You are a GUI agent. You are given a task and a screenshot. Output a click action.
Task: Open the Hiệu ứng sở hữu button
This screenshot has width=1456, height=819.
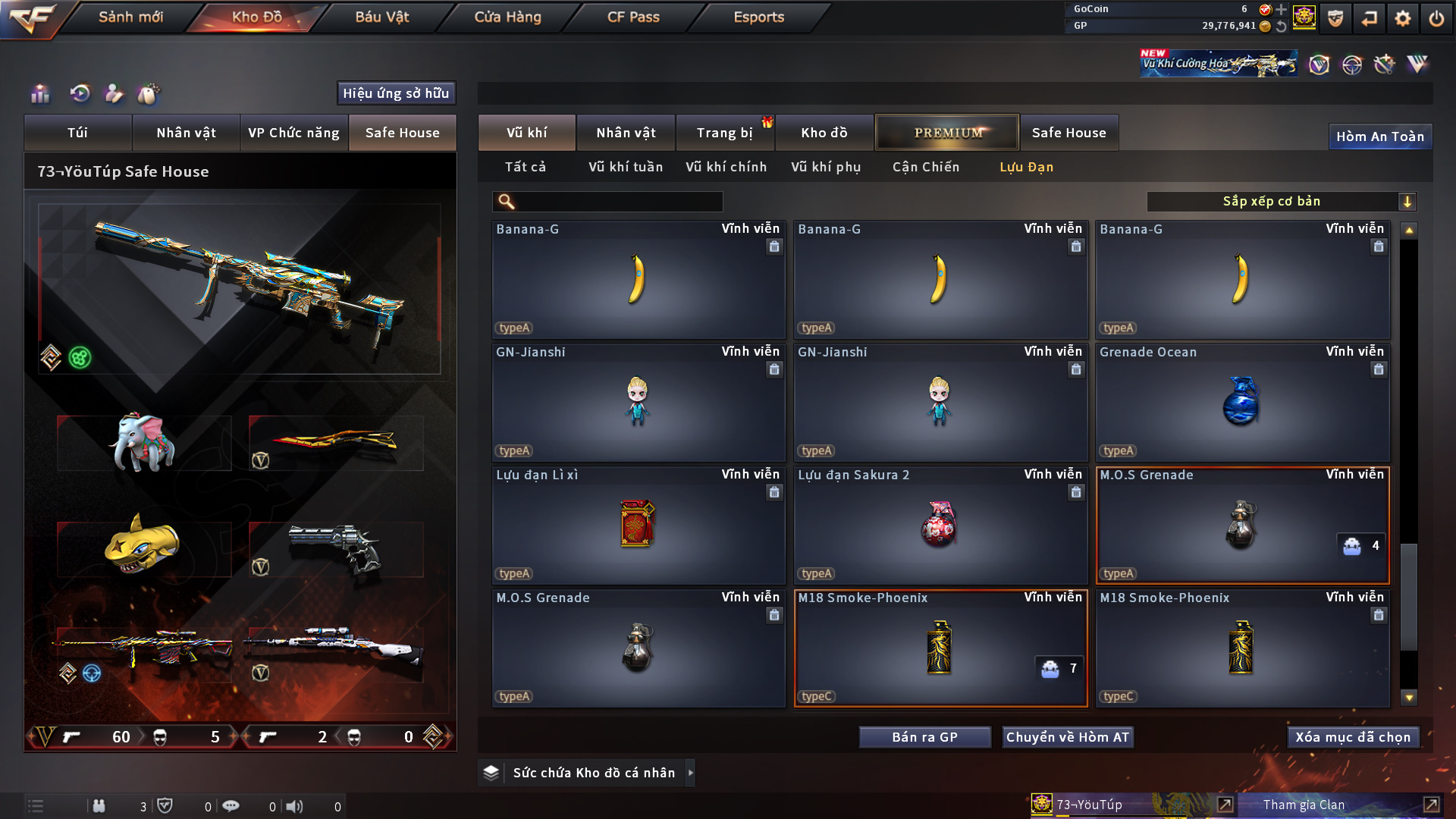[x=396, y=93]
